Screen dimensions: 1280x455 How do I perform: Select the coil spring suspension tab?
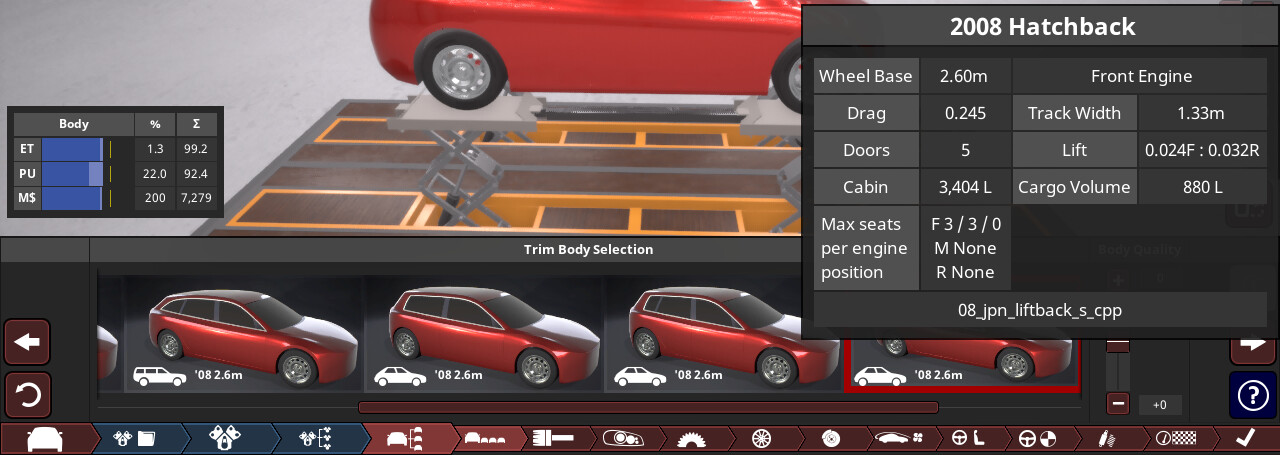(x=1105, y=438)
